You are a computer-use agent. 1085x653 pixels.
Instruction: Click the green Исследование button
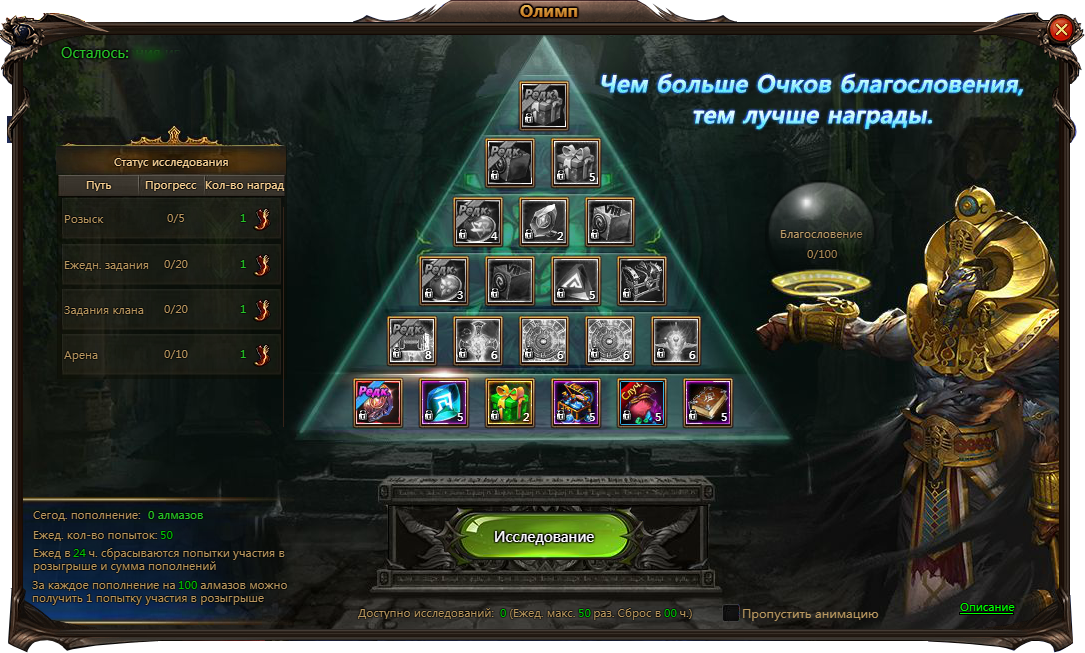click(543, 537)
